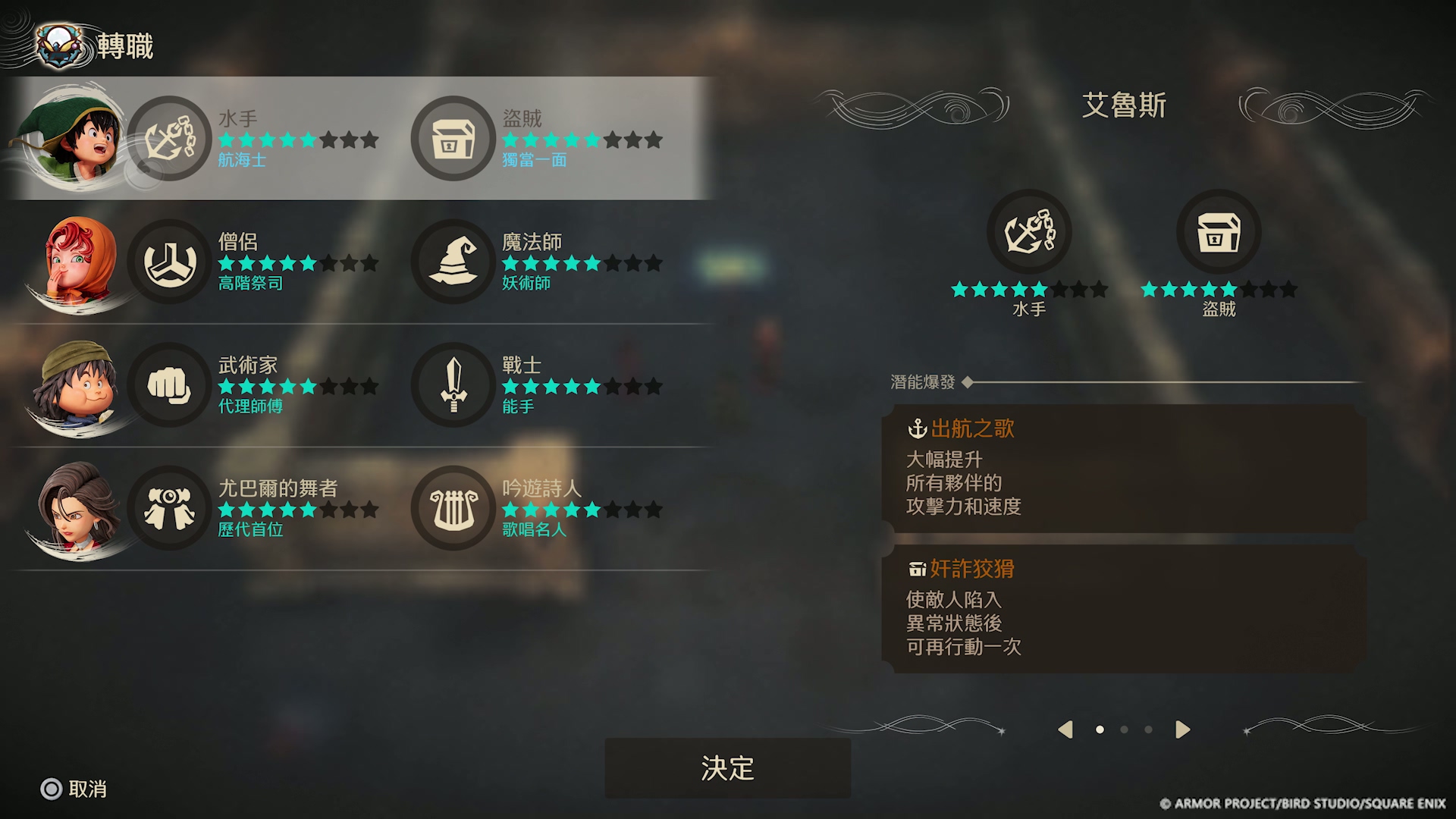The image size is (1456, 819).
Task: Go to next page with right arrow
Action: tap(1182, 730)
